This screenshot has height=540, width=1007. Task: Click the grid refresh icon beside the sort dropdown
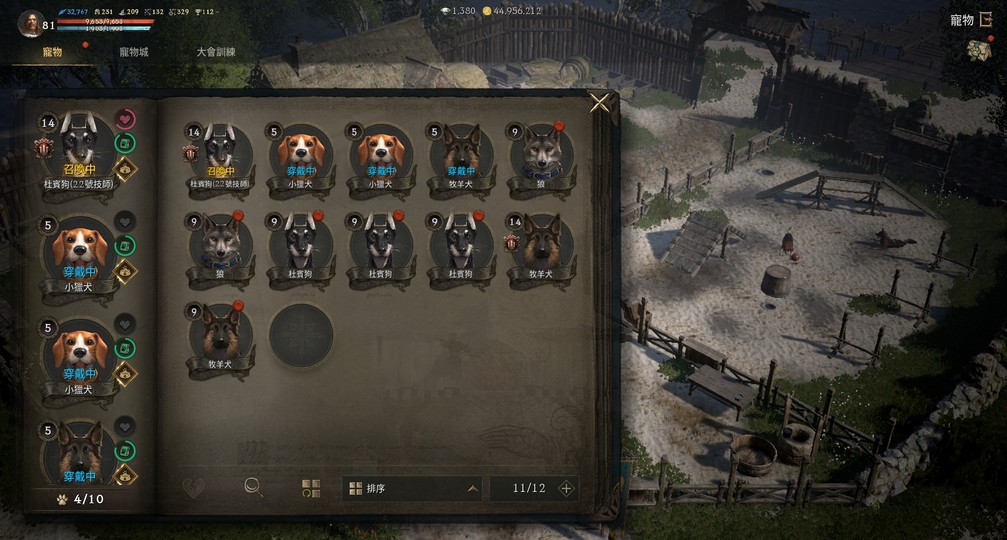coord(311,488)
